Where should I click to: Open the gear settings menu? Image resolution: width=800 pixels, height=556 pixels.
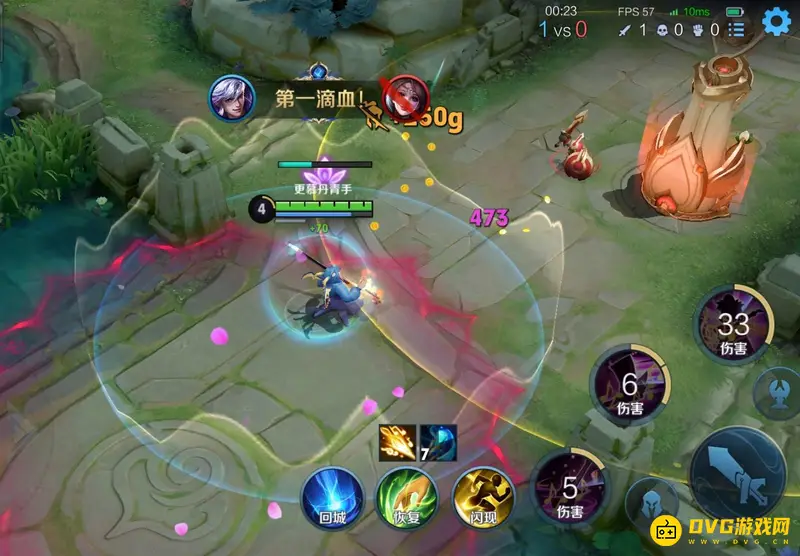pyautogui.click(x=776, y=21)
